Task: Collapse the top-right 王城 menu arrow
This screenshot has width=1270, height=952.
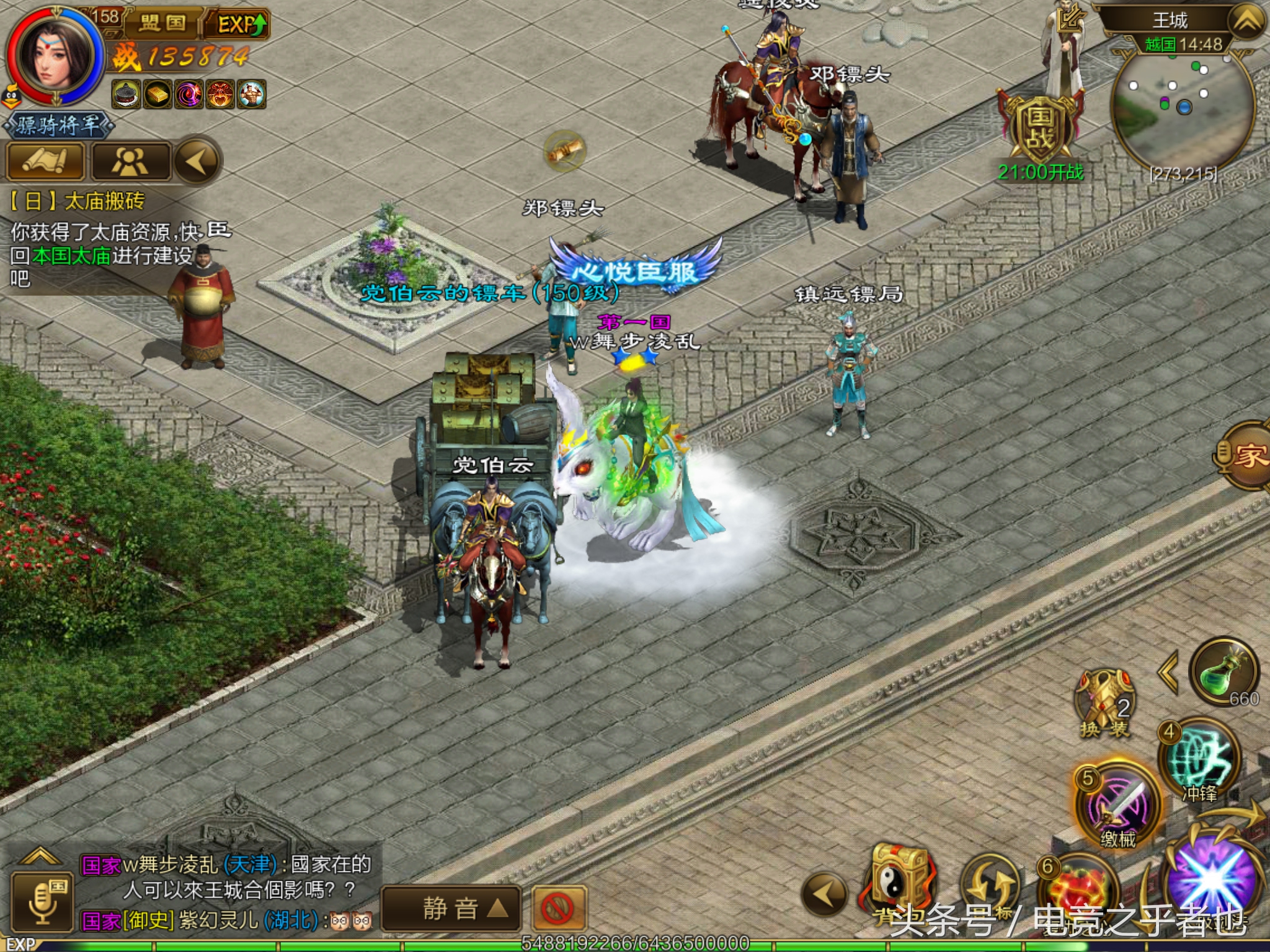Action: click(x=1246, y=21)
